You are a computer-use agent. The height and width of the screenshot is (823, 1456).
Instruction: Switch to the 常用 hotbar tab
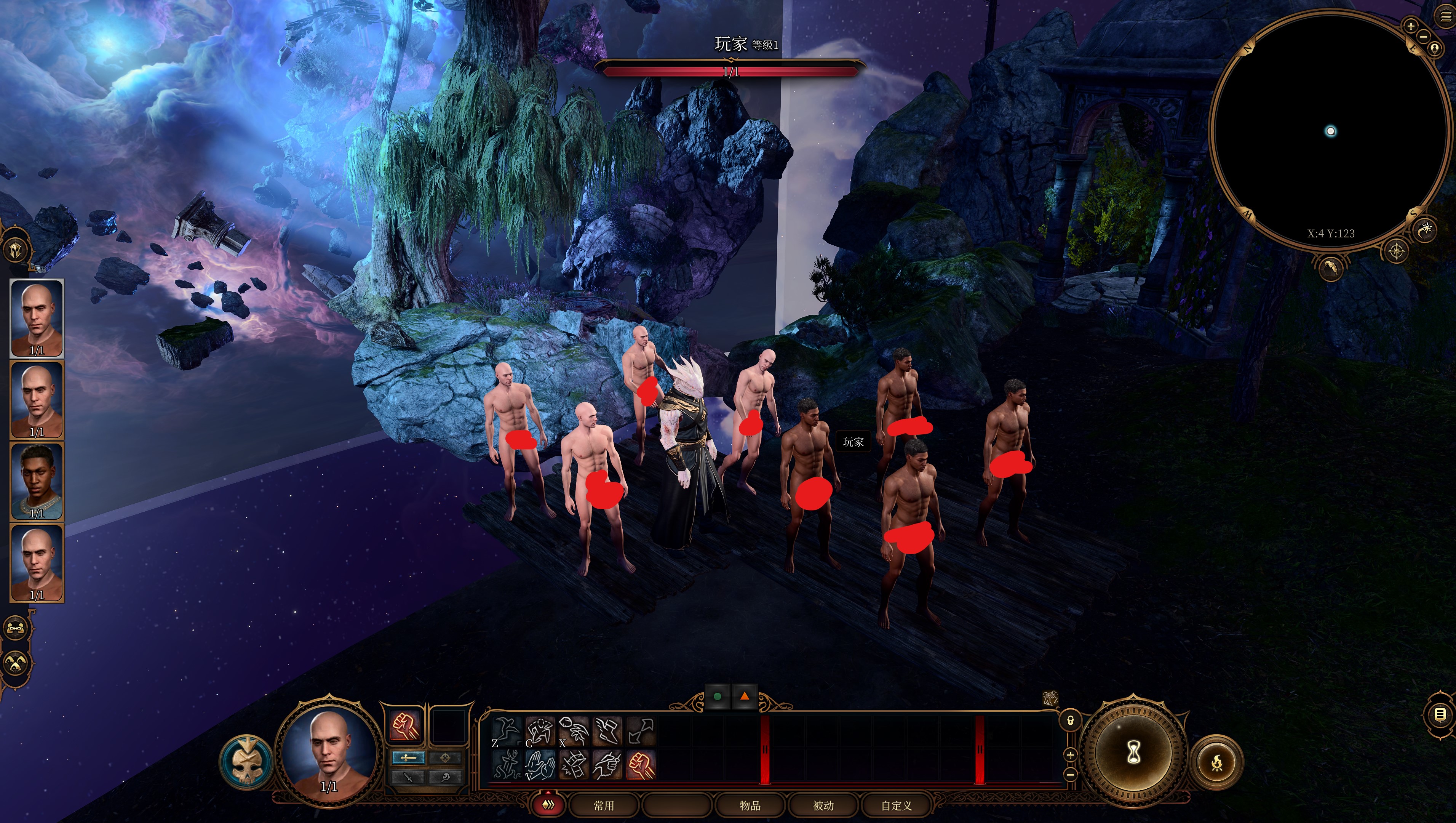point(603,805)
